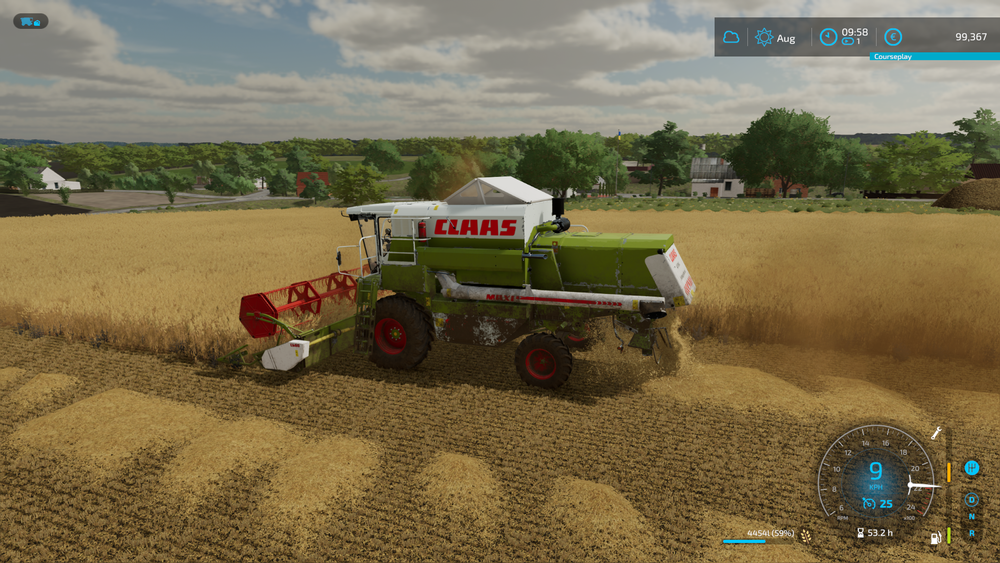Switch the direction selector to neutral N

click(971, 516)
